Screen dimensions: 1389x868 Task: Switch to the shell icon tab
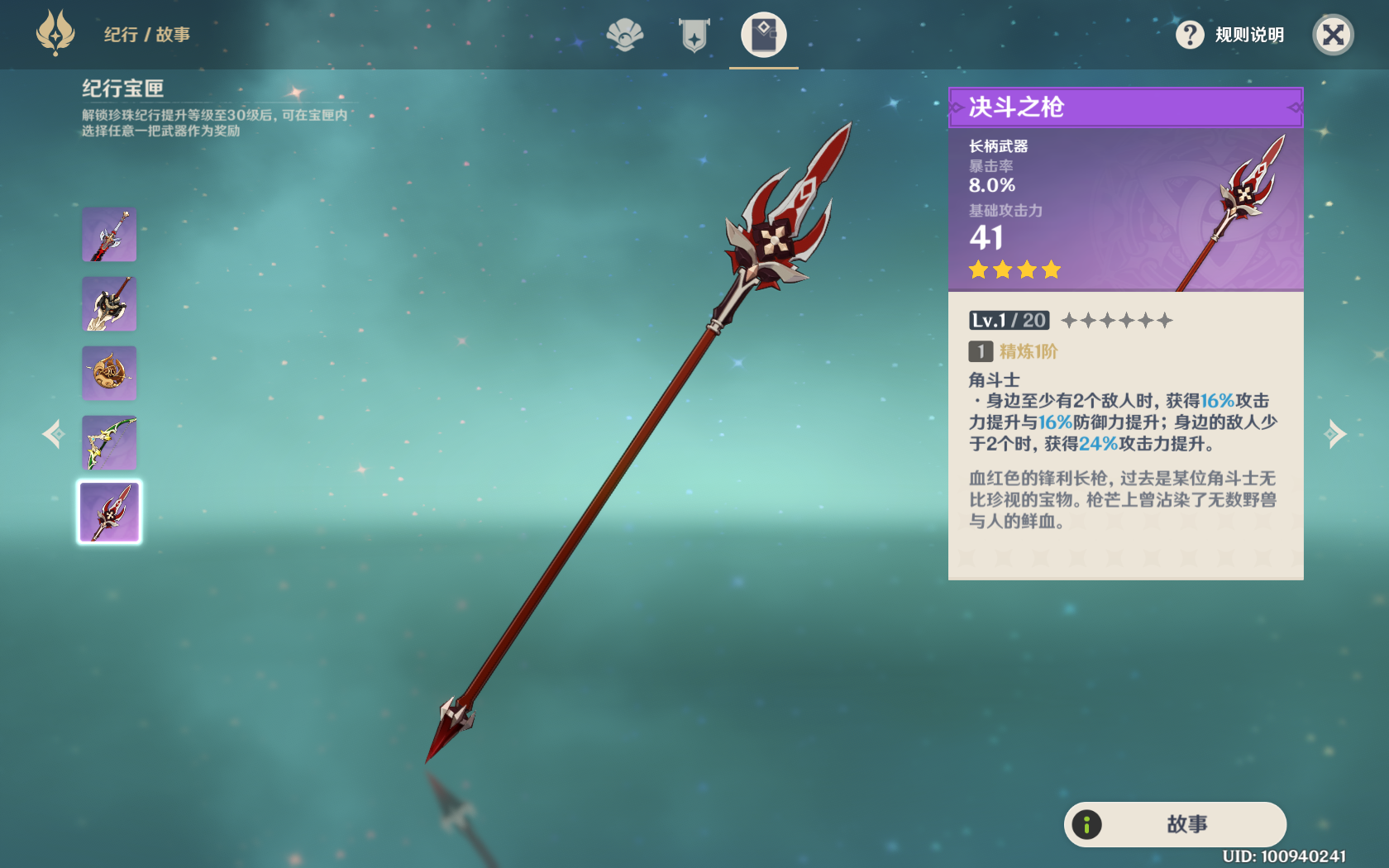click(x=625, y=35)
